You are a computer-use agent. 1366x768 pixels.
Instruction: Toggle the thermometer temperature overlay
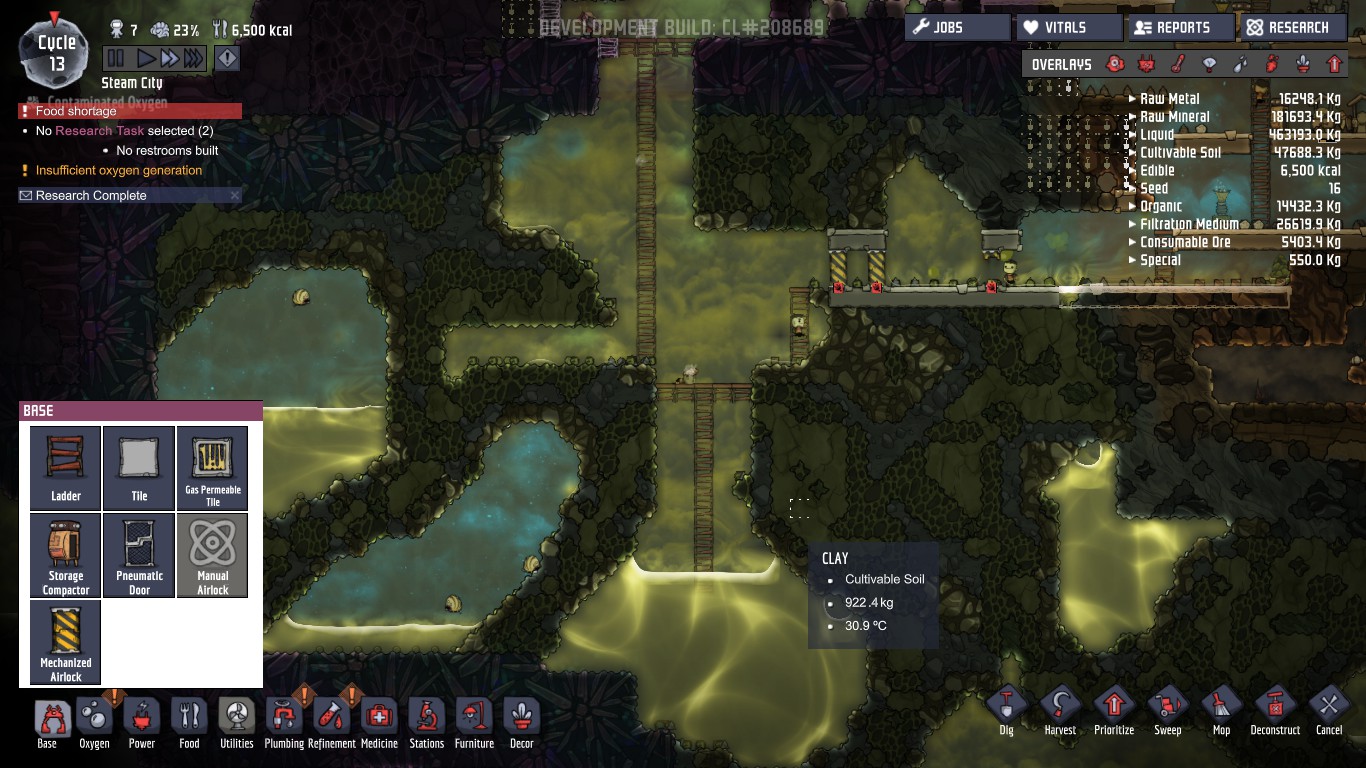[x=1178, y=65]
